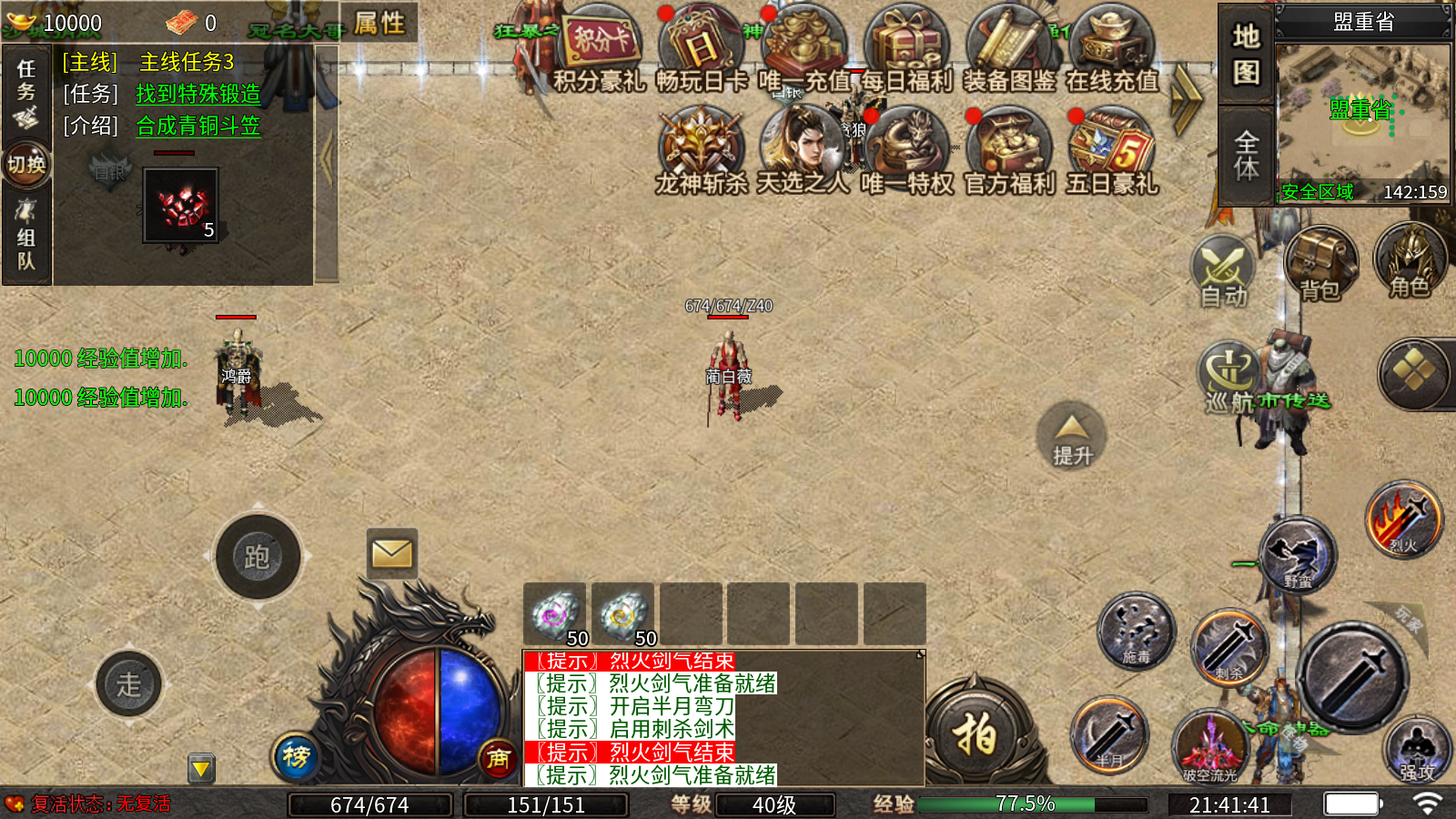Open the mail envelope icon
The height and width of the screenshot is (819, 1456).
tap(392, 553)
